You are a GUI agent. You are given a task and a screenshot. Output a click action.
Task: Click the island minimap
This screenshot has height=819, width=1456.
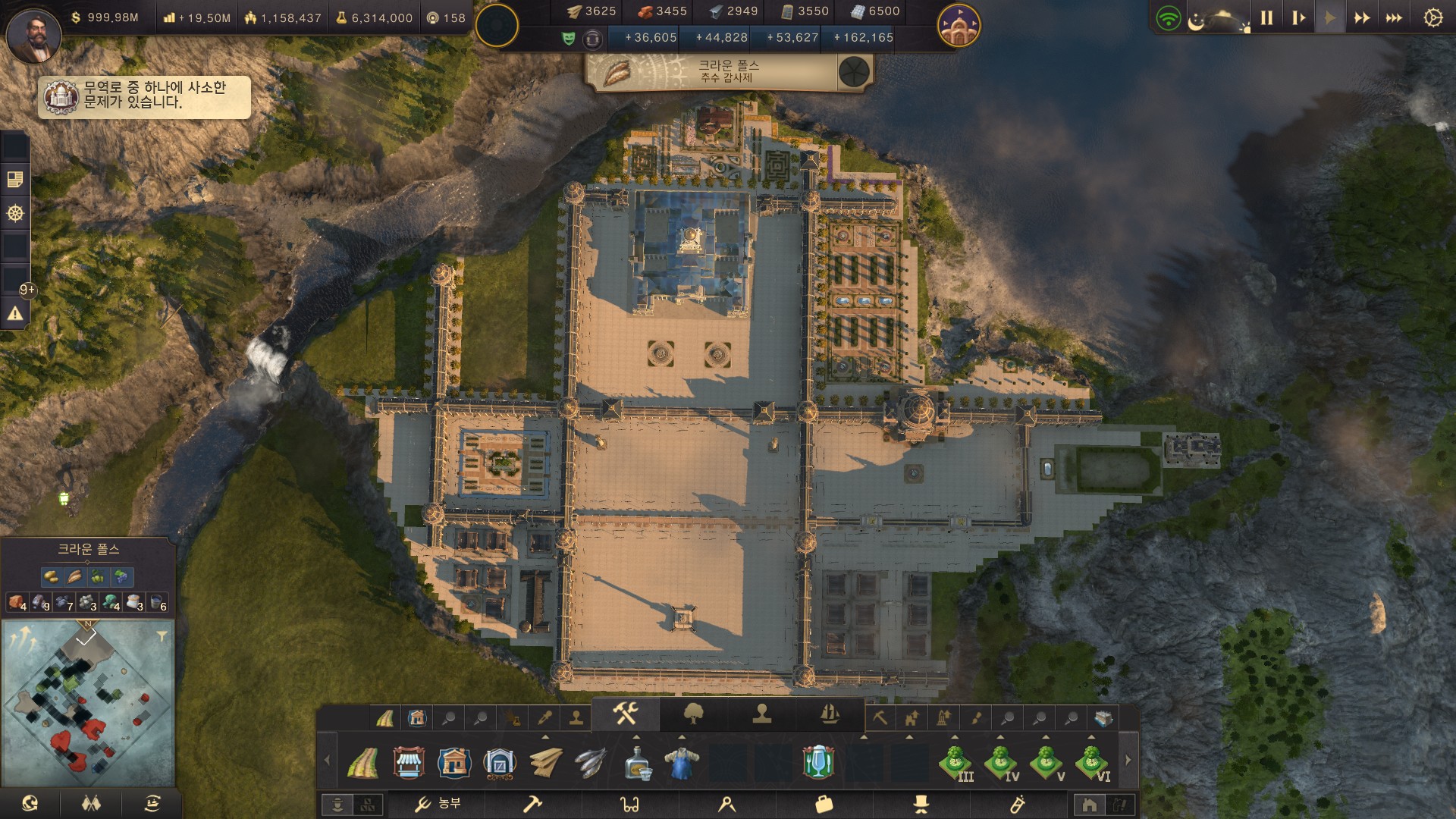click(88, 701)
